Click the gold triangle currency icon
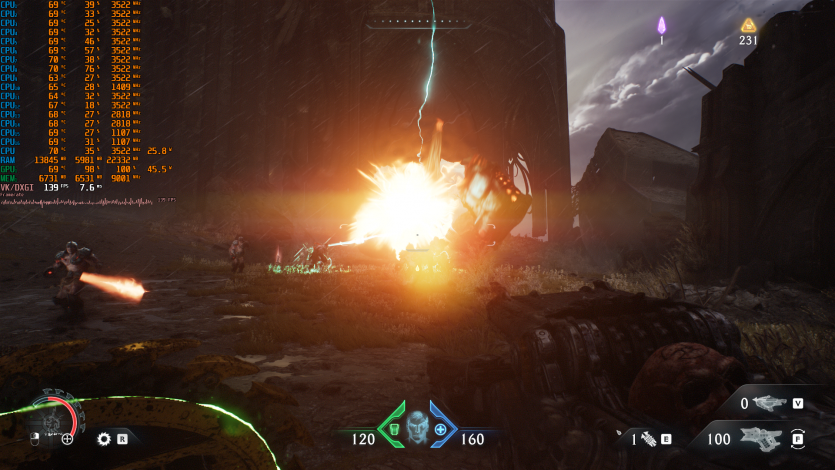The image size is (835, 470). [x=748, y=25]
